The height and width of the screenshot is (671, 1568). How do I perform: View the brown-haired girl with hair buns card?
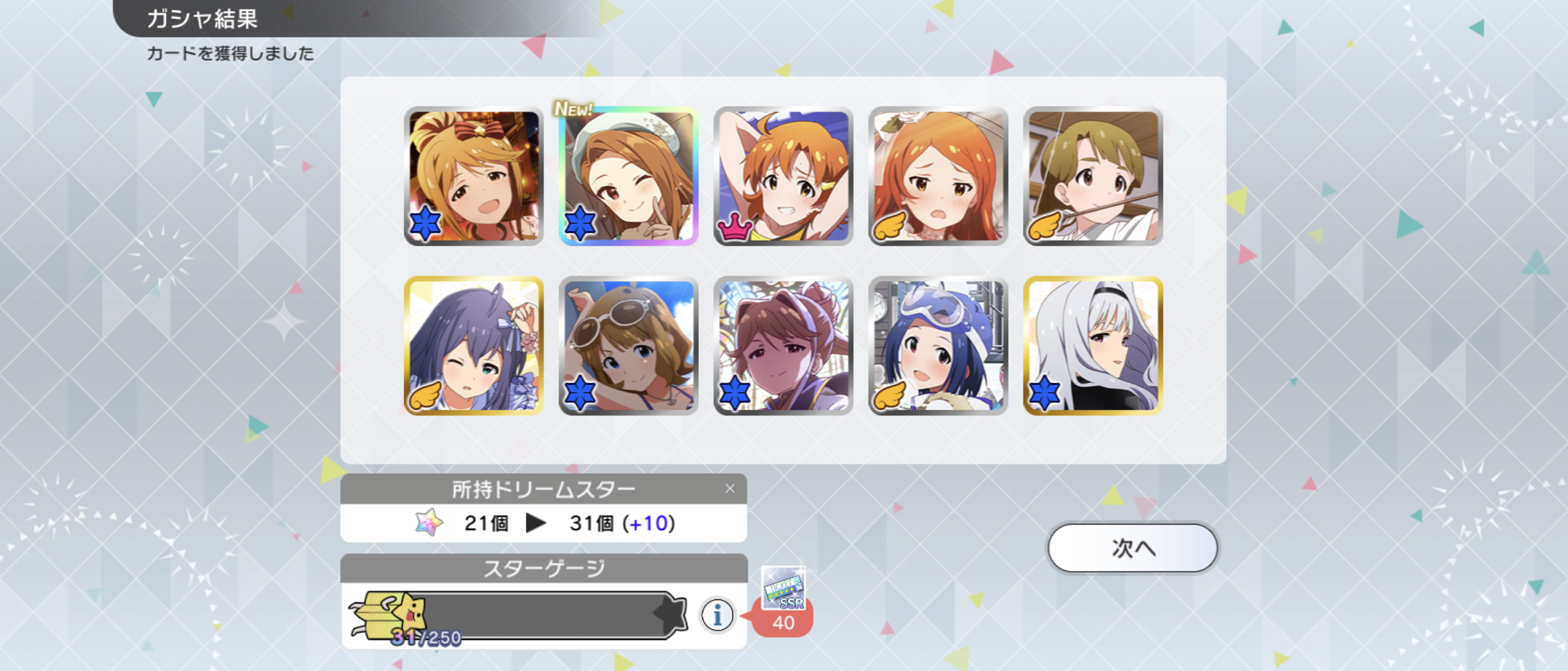click(783, 346)
